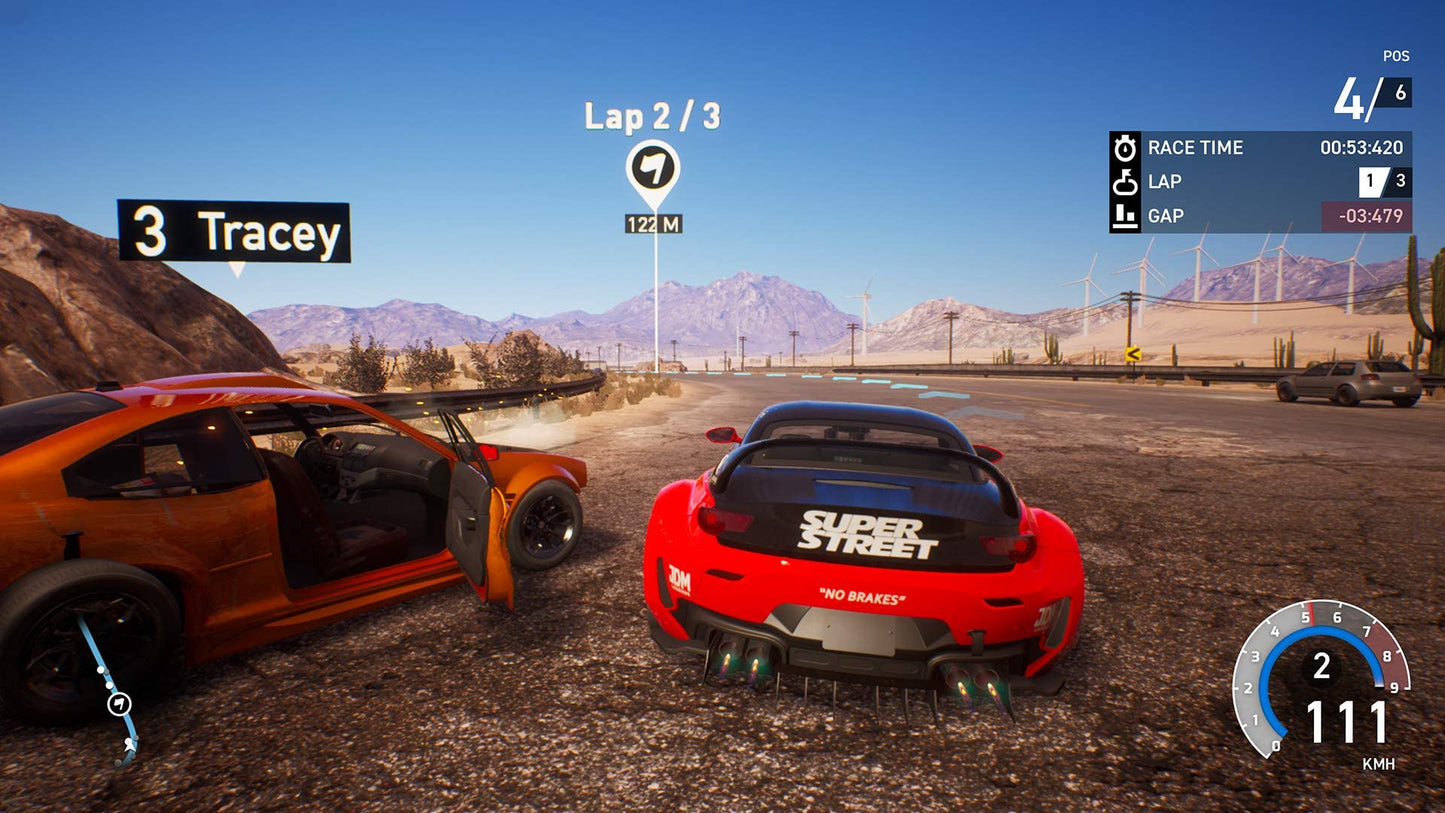Click the left-turn road sign near the wind turbines
1445x813 pixels.
(1133, 353)
